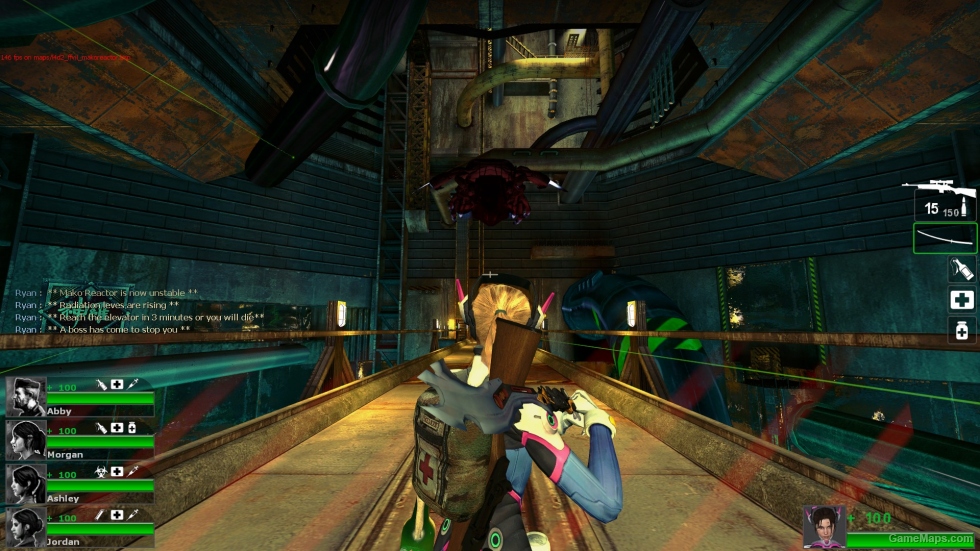This screenshot has height=551, width=980.
Task: Click the GameMaps.com watermark
Action: [x=918, y=538]
